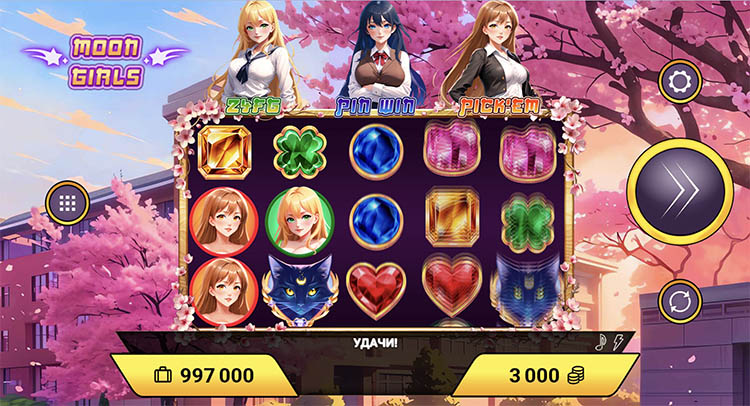
Task: Open the 997 000 balance panel
Action: click(x=205, y=375)
